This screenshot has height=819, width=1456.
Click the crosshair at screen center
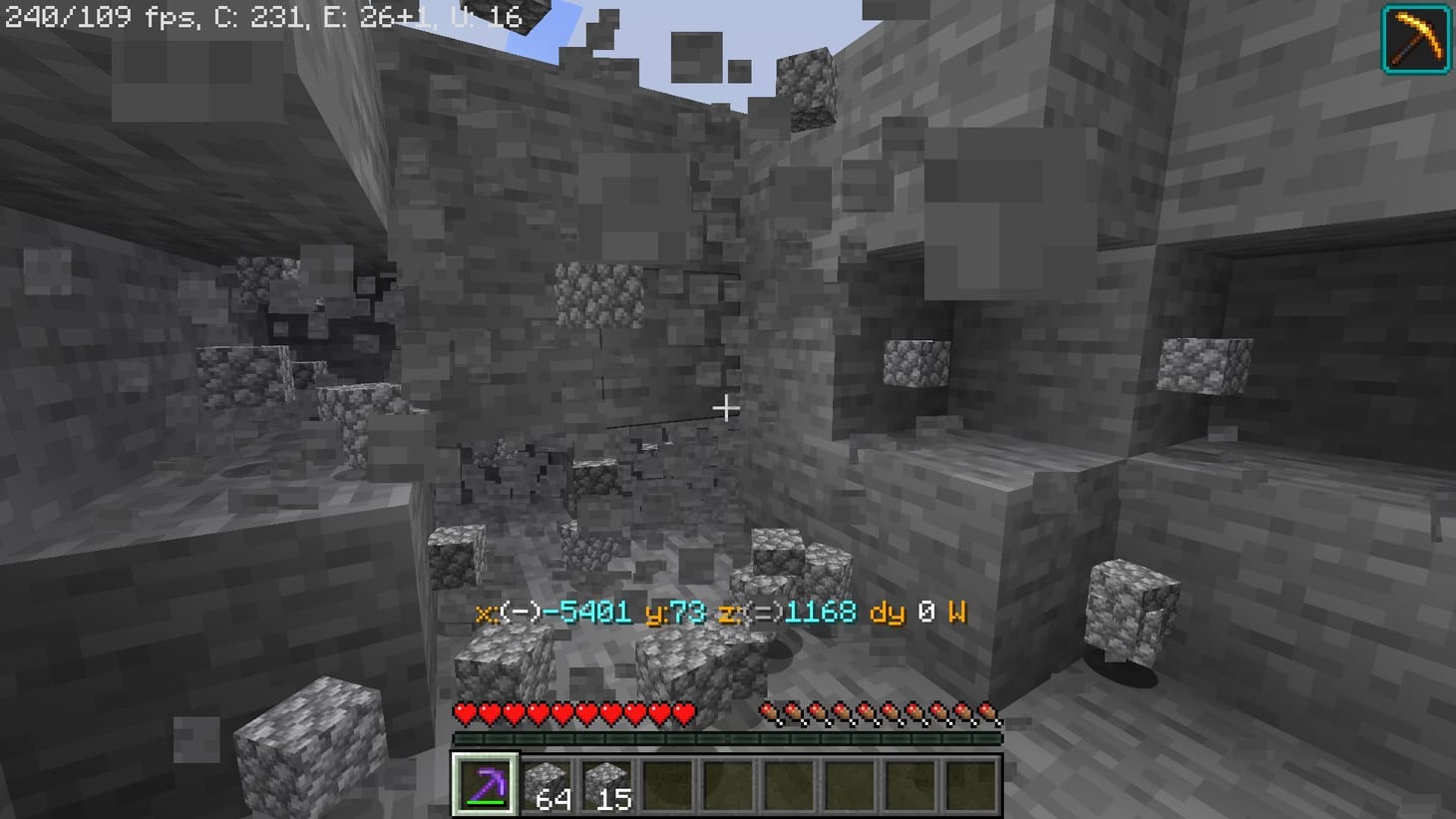point(727,409)
